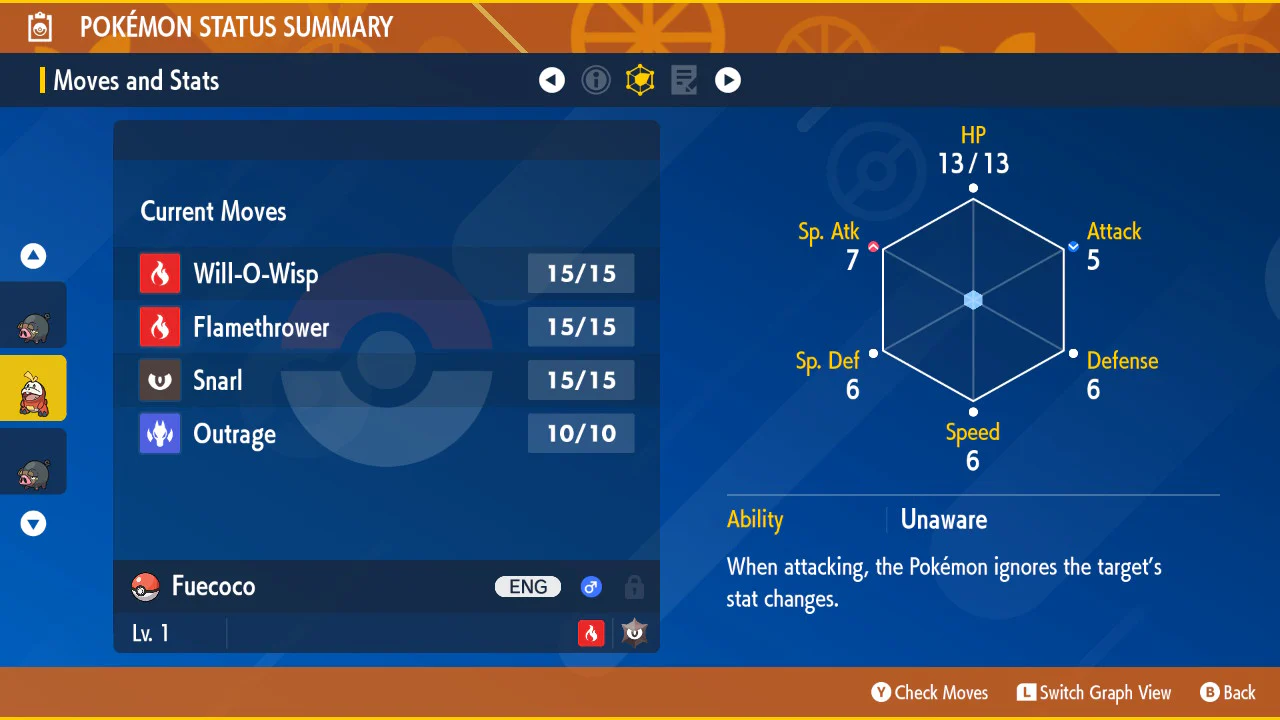Pick the Outrage move row
1280x720 pixels.
pyautogui.click(x=386, y=434)
